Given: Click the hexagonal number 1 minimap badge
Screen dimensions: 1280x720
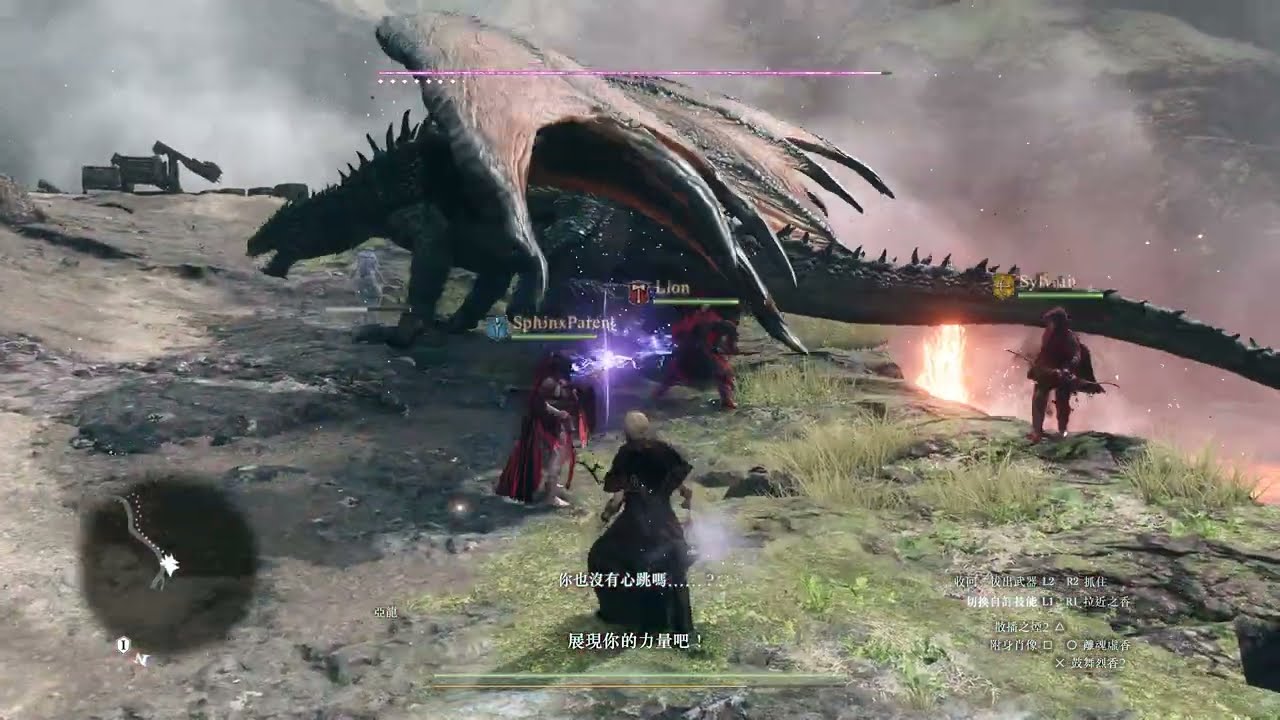Looking at the screenshot, I should click(122, 646).
